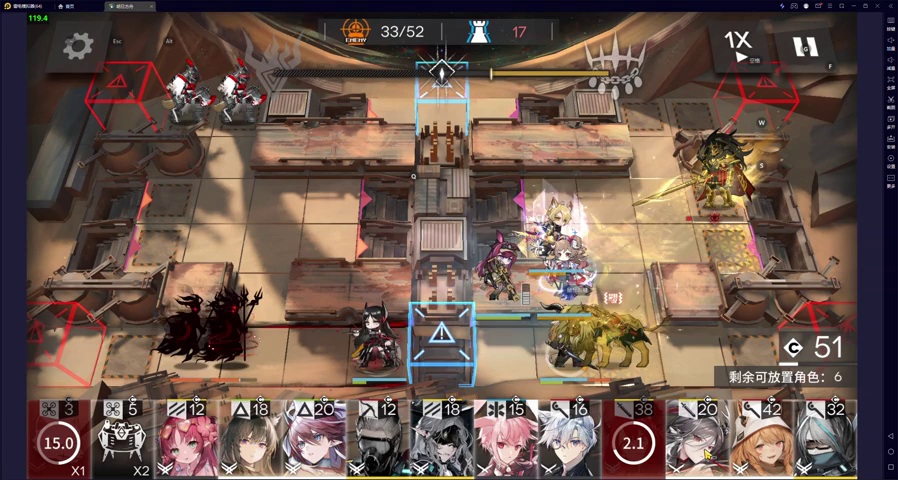898x480 pixels.
Task: Select the redeploying card showing 2.1
Action: click(x=635, y=439)
